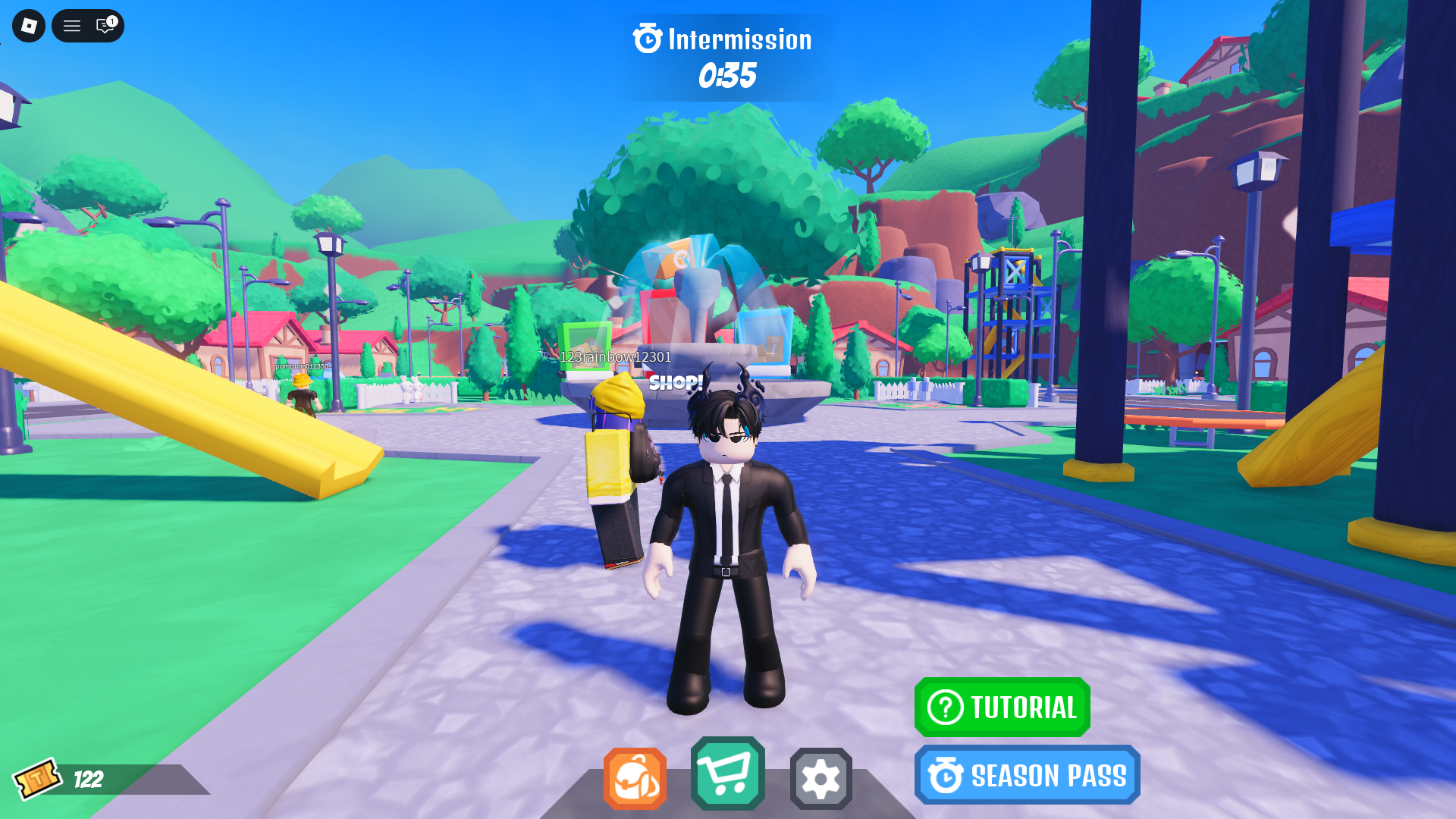Open the orange backpack inventory icon
The image size is (1456, 819).
point(635,776)
